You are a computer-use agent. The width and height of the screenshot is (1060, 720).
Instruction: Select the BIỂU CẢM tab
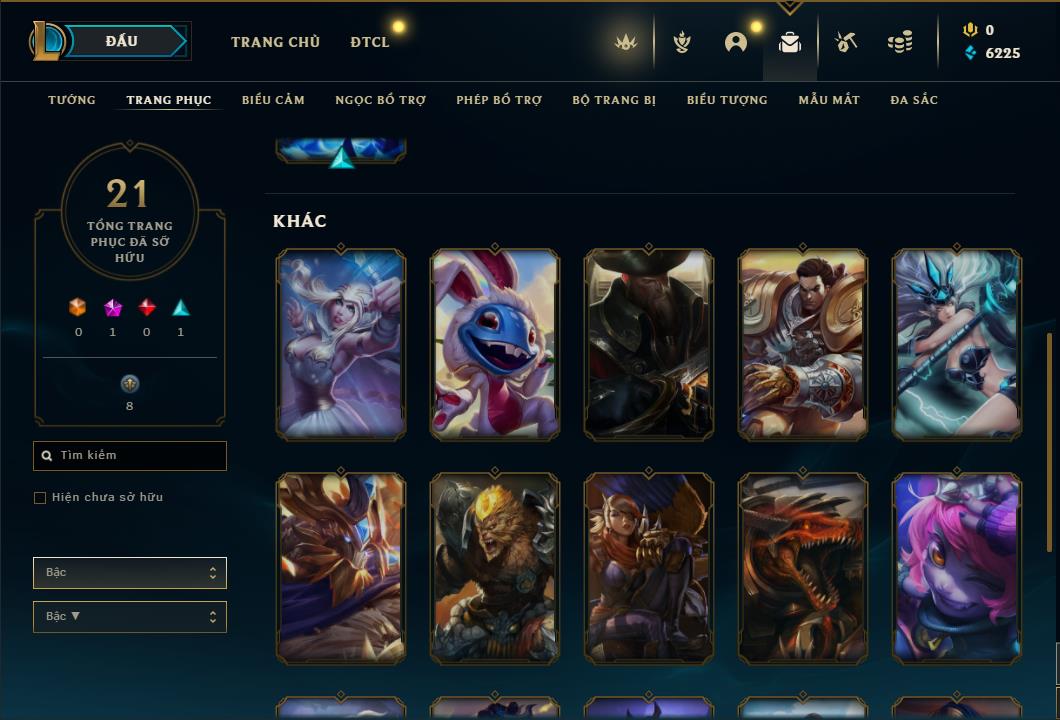[273, 100]
